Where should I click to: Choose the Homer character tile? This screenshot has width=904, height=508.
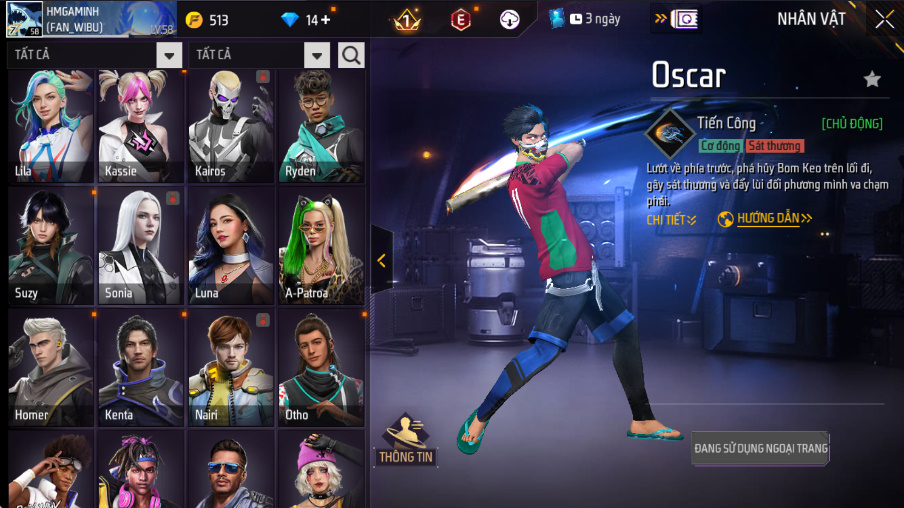click(51, 368)
